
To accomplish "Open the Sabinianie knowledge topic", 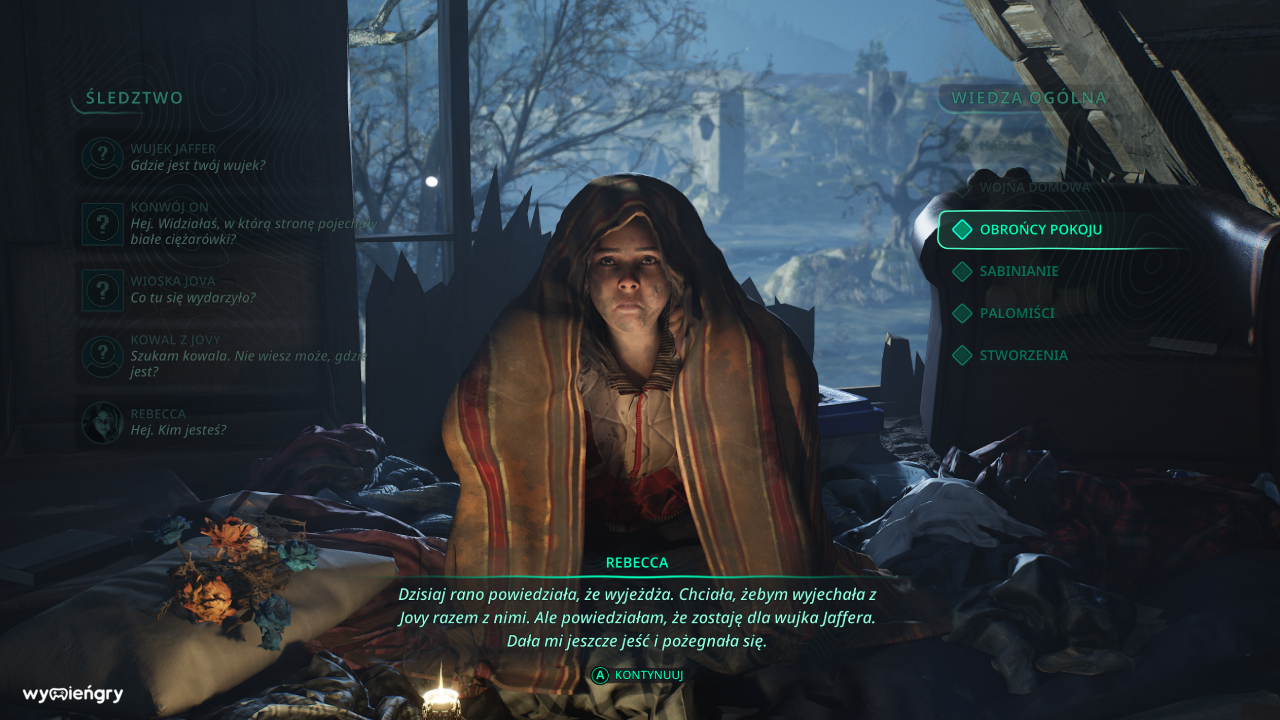I will (1018, 271).
